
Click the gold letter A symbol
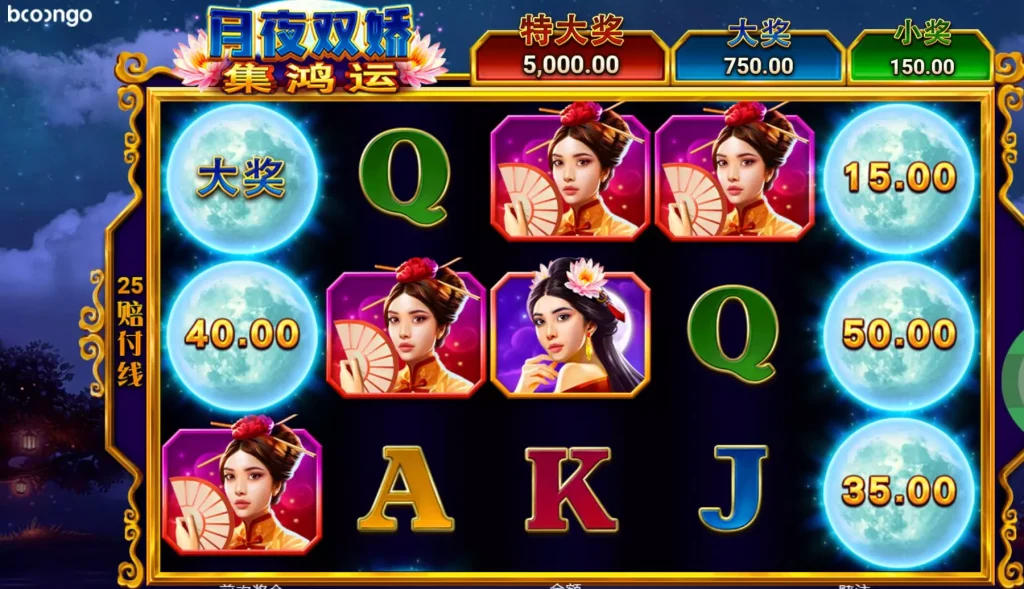(x=405, y=488)
